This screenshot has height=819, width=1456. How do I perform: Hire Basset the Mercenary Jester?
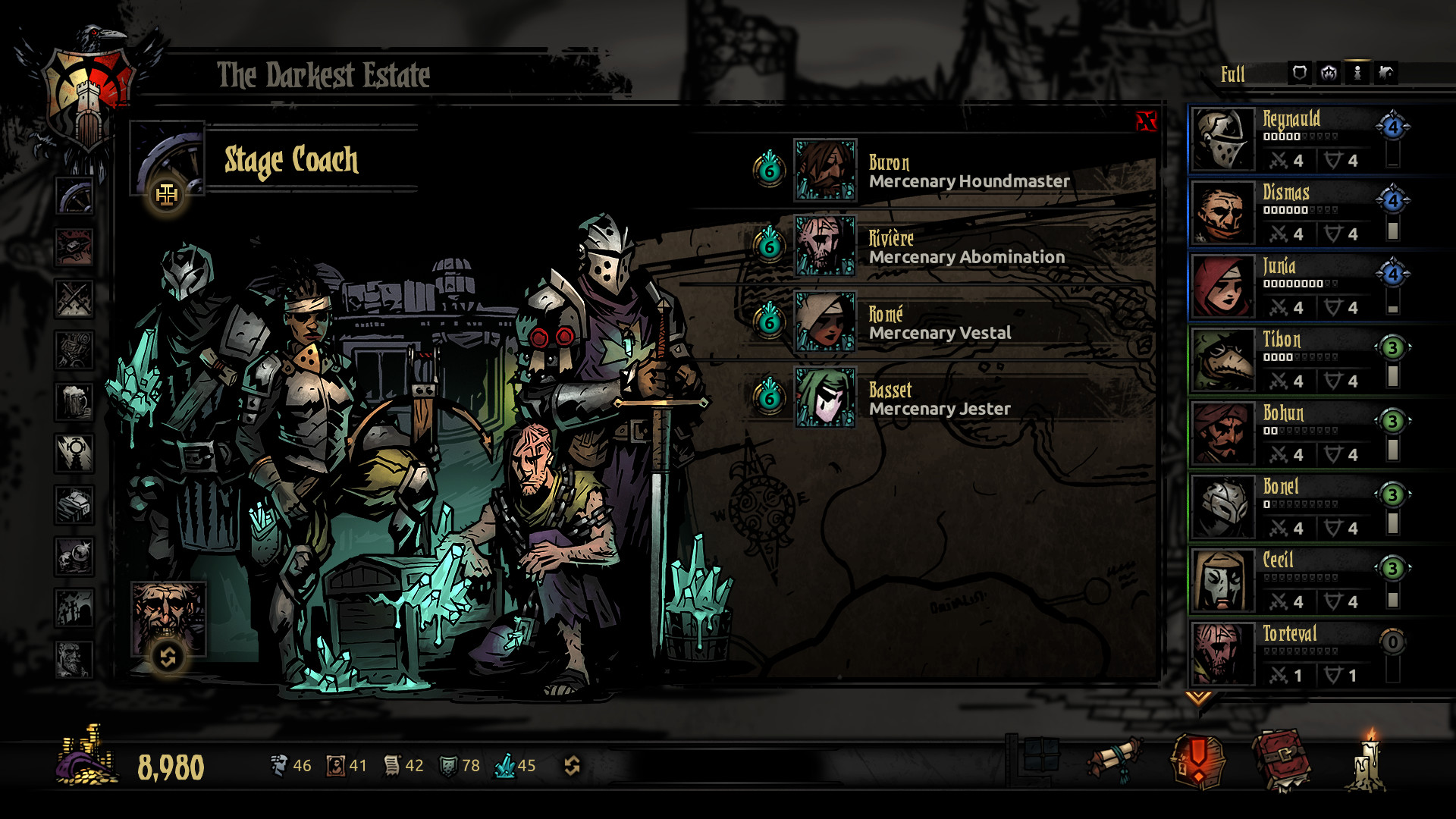coord(825,400)
